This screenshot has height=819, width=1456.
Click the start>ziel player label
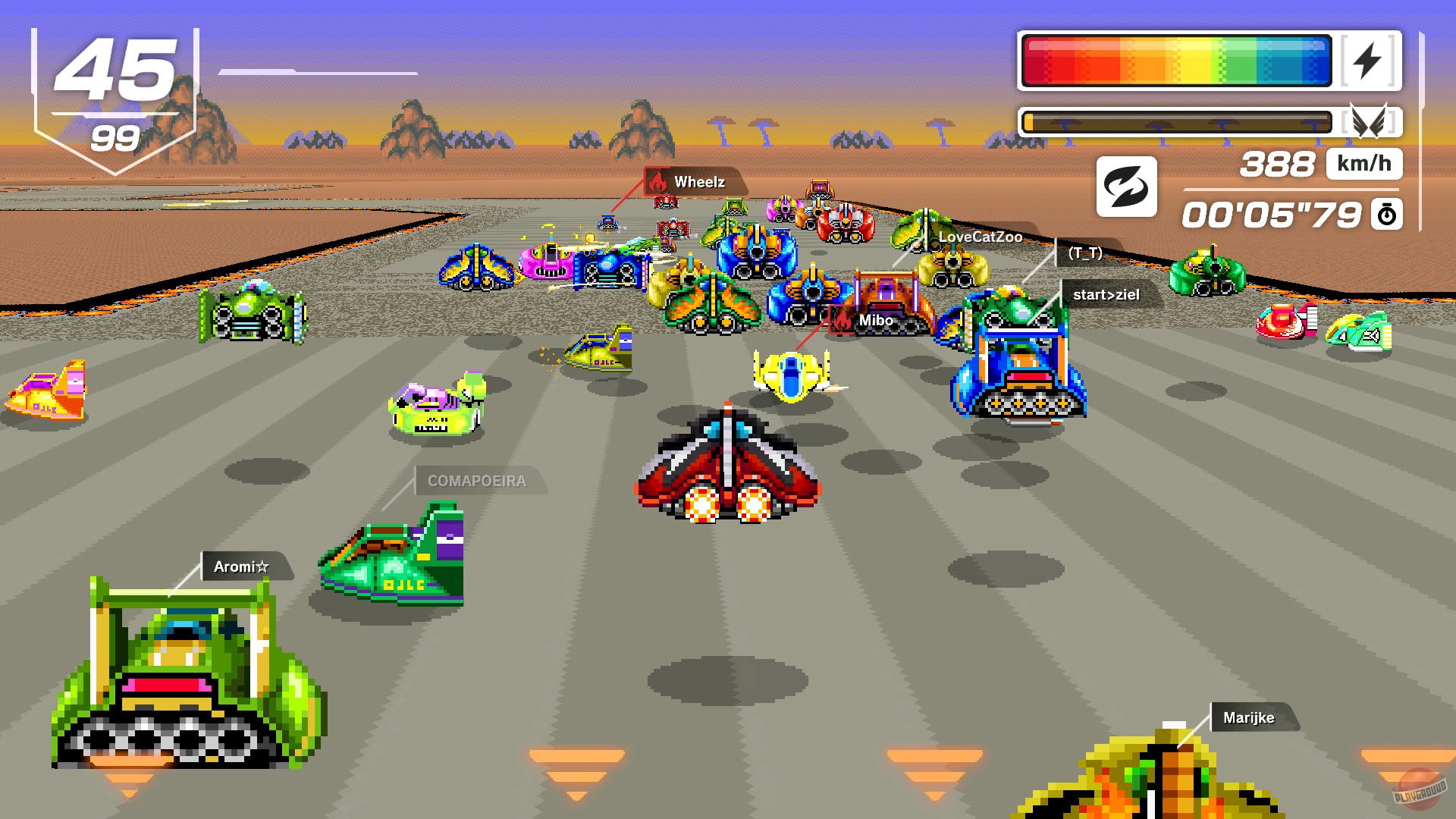[1106, 295]
